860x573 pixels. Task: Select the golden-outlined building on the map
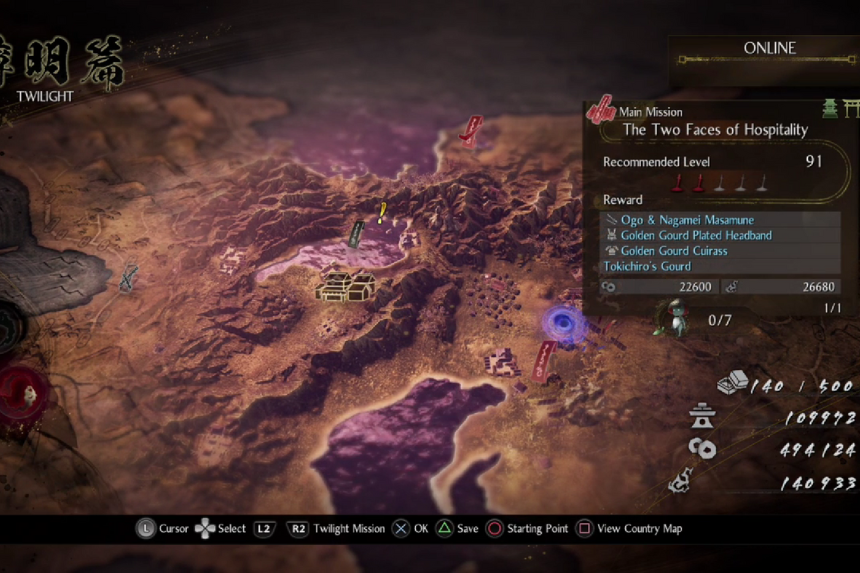(x=345, y=286)
